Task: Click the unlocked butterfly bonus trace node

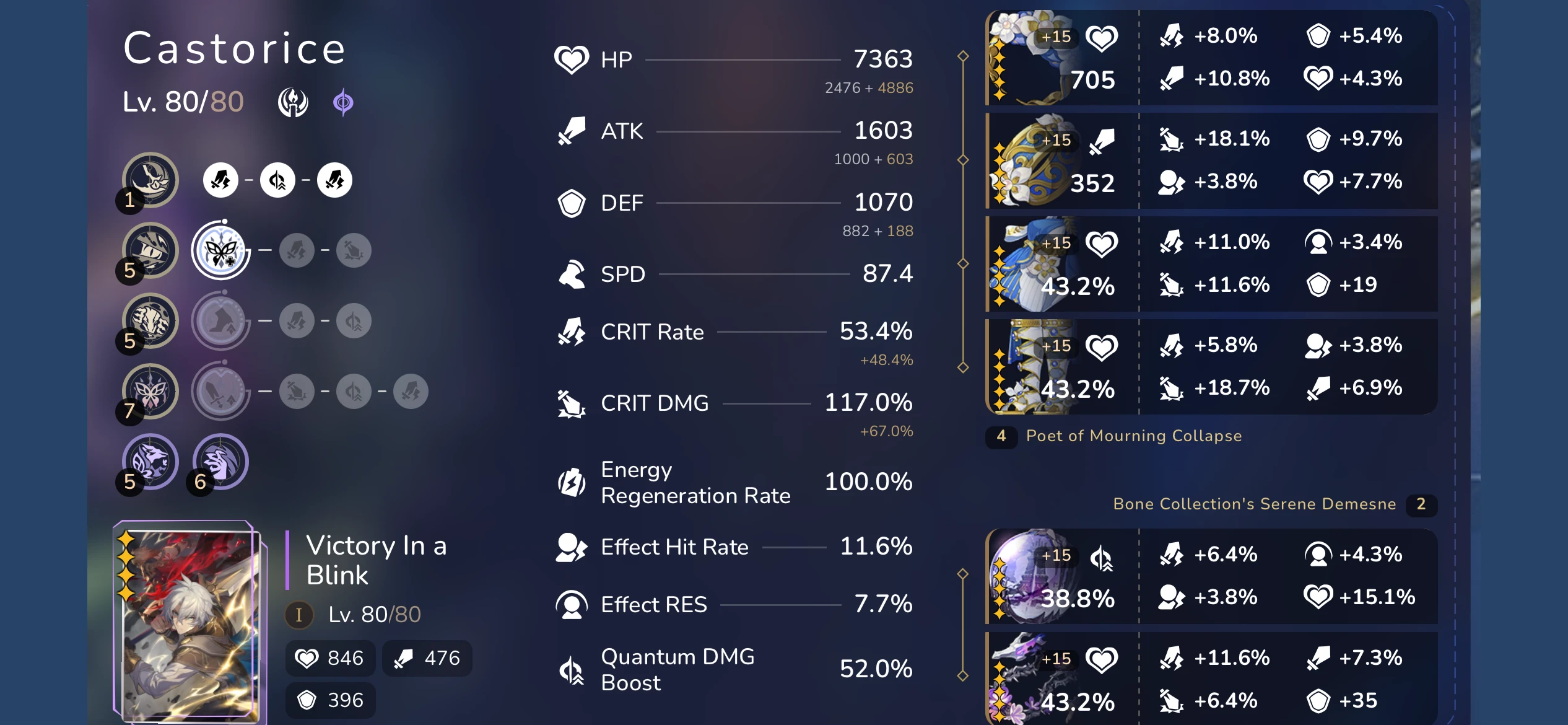Action: tap(220, 250)
